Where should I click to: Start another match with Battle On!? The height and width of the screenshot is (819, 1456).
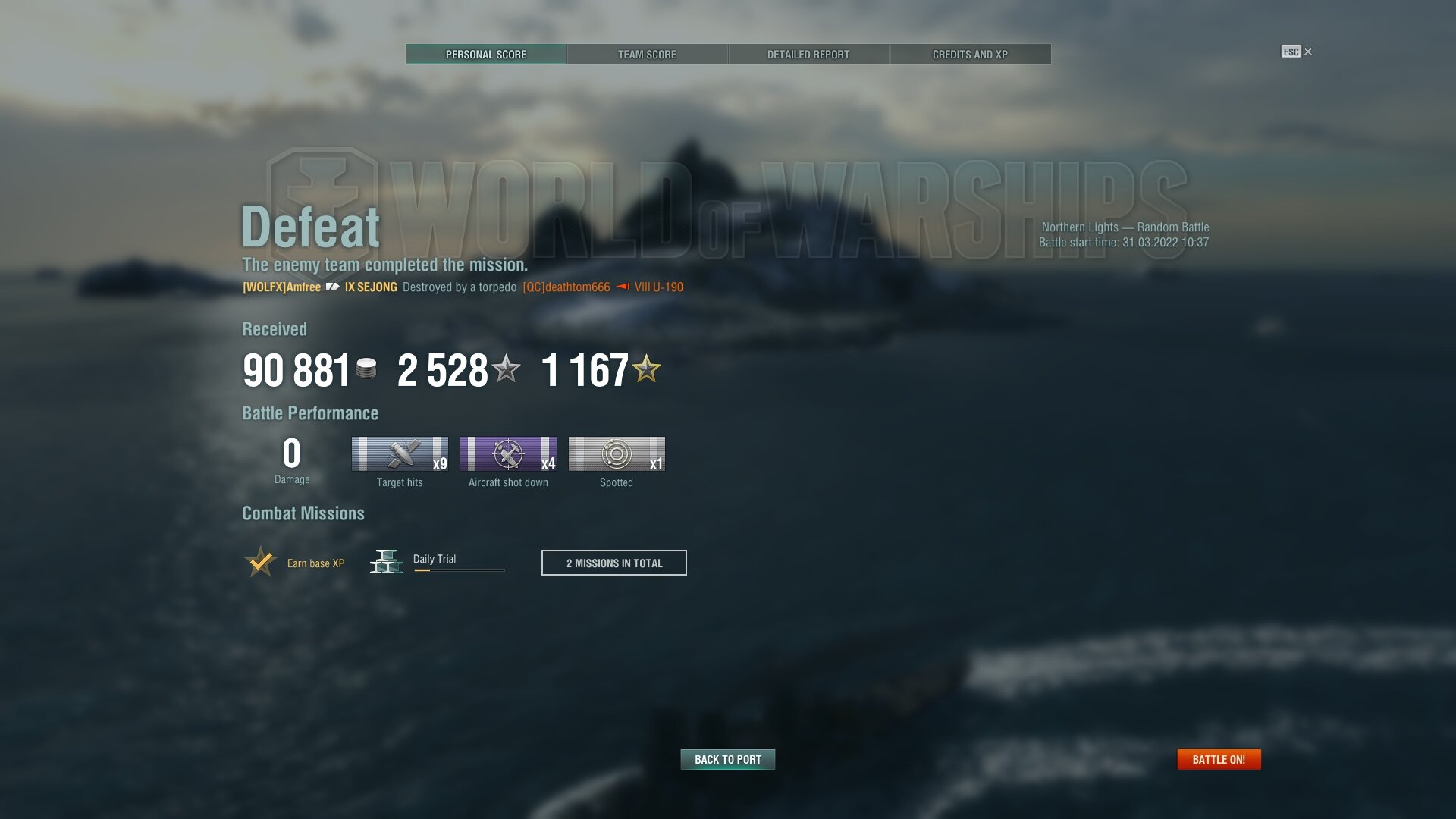[x=1219, y=759]
